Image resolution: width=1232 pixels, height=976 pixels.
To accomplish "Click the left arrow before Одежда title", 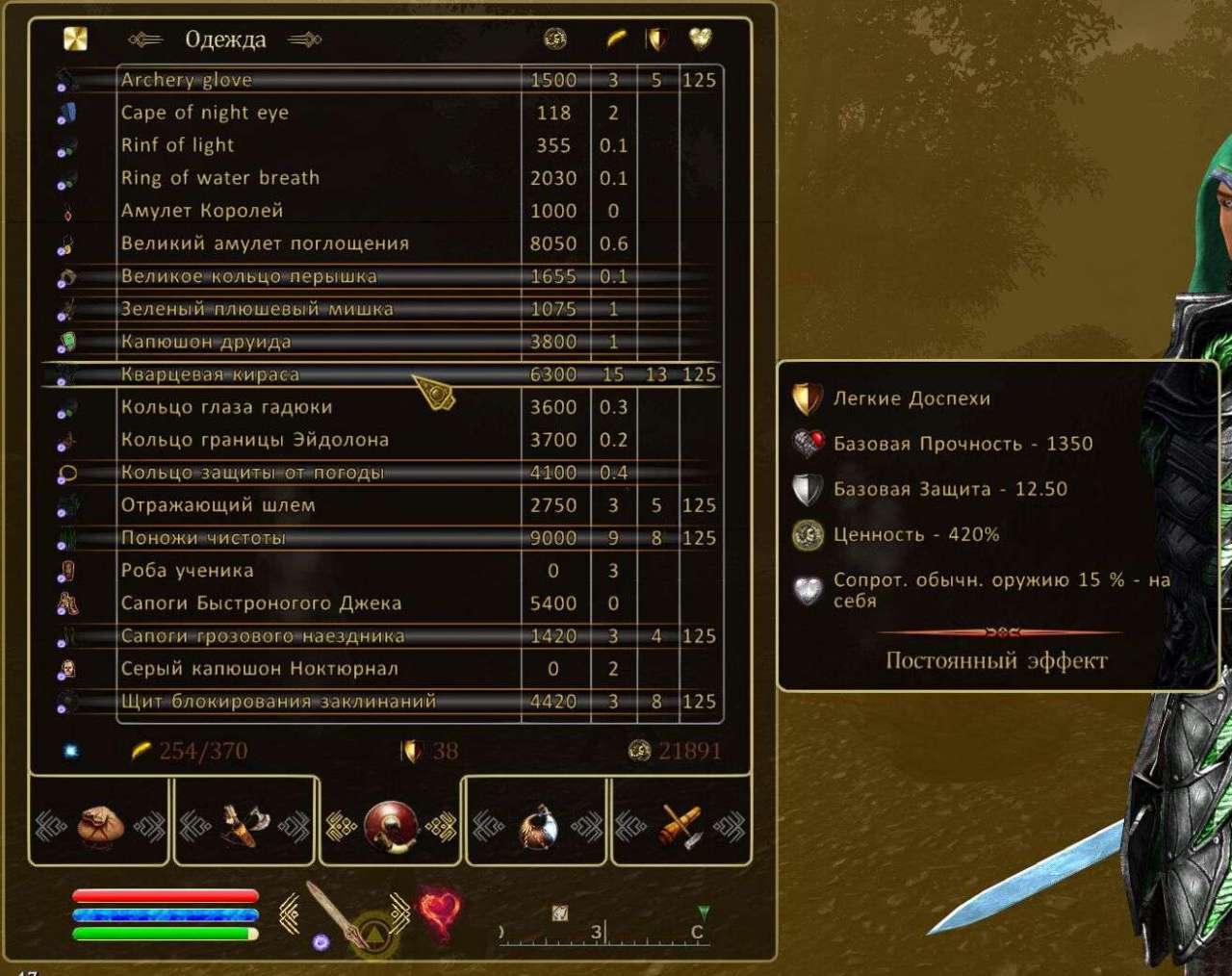I will point(146,39).
